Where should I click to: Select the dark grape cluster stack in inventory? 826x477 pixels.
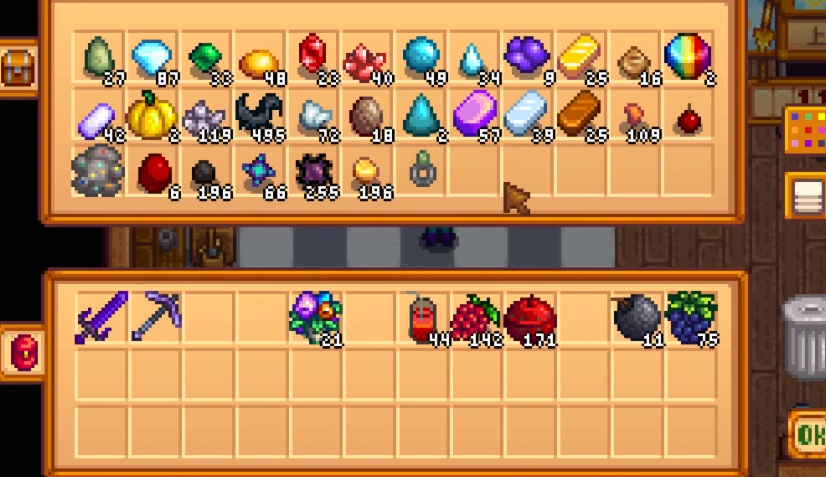click(690, 318)
